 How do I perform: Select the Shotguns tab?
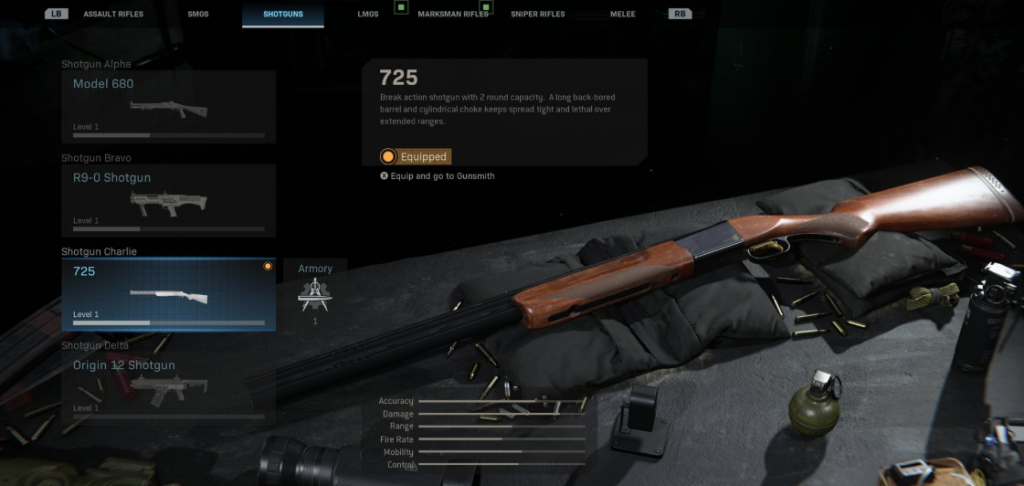pos(283,15)
